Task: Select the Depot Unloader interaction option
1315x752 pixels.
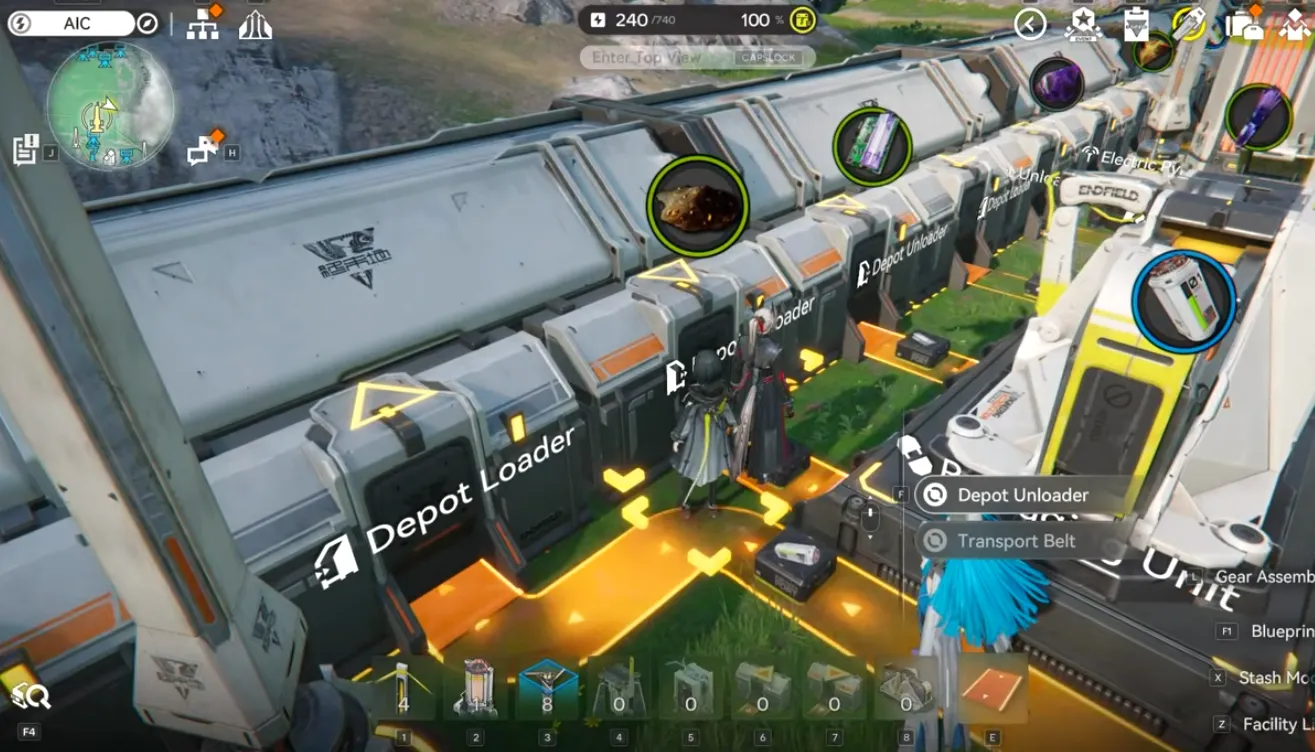Action: 1022,495
